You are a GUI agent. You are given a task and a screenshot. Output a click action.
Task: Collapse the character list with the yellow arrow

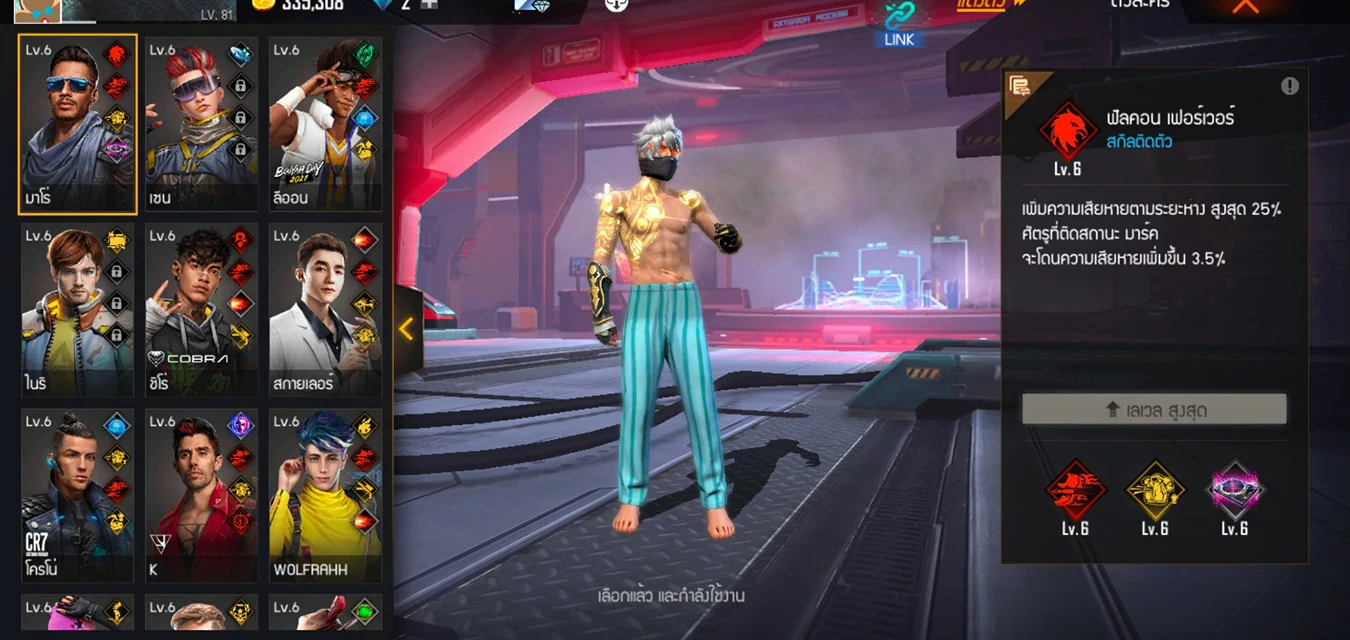tap(407, 329)
